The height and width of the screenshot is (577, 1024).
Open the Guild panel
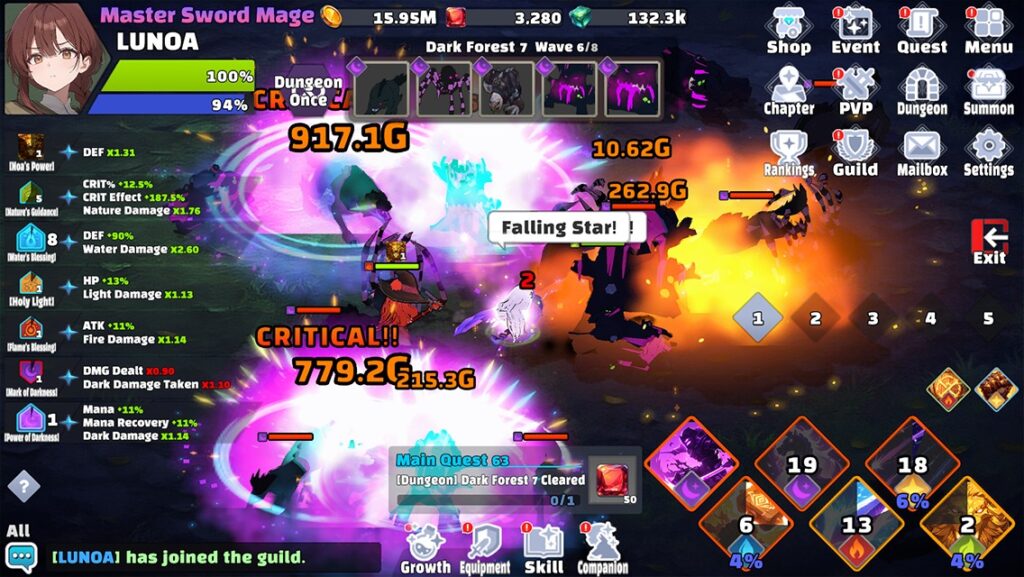coord(855,152)
